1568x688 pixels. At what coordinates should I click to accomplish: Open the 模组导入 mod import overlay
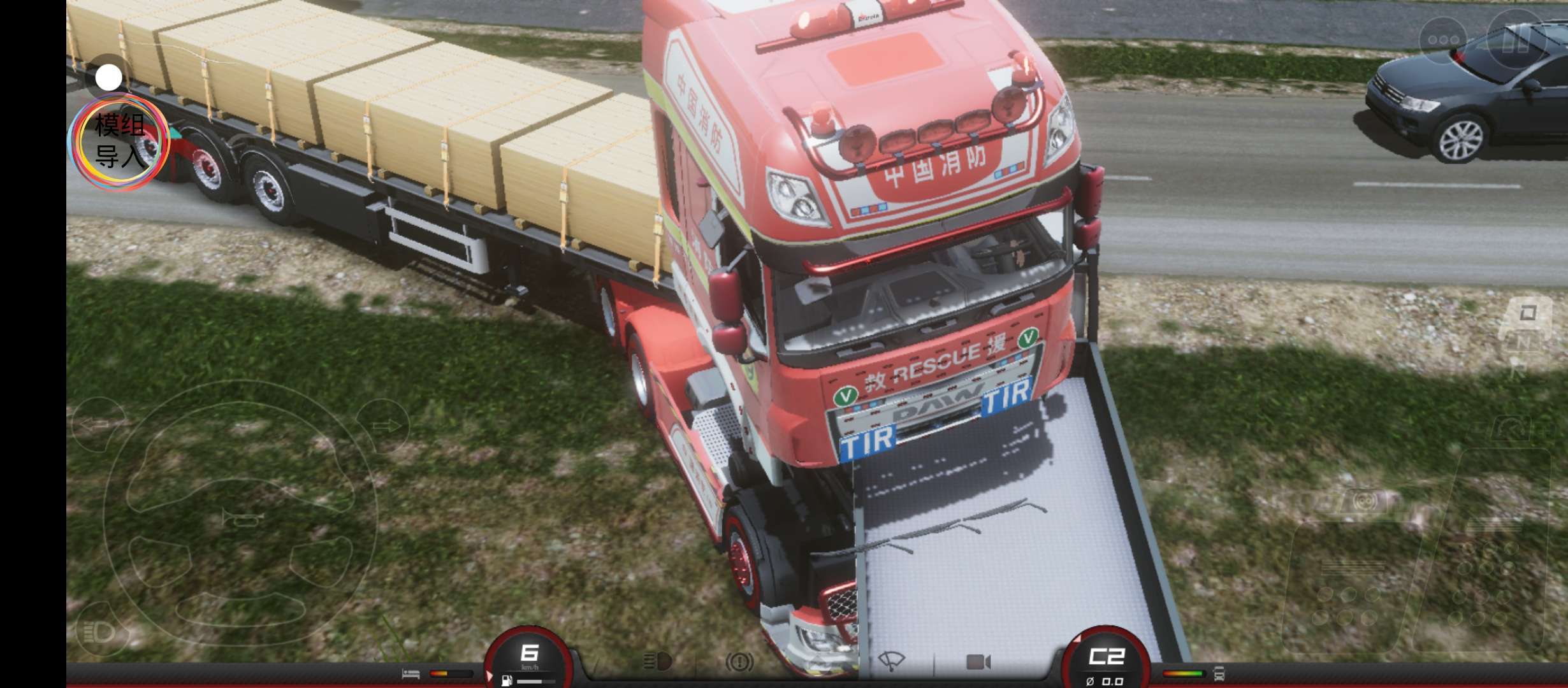click(120, 141)
